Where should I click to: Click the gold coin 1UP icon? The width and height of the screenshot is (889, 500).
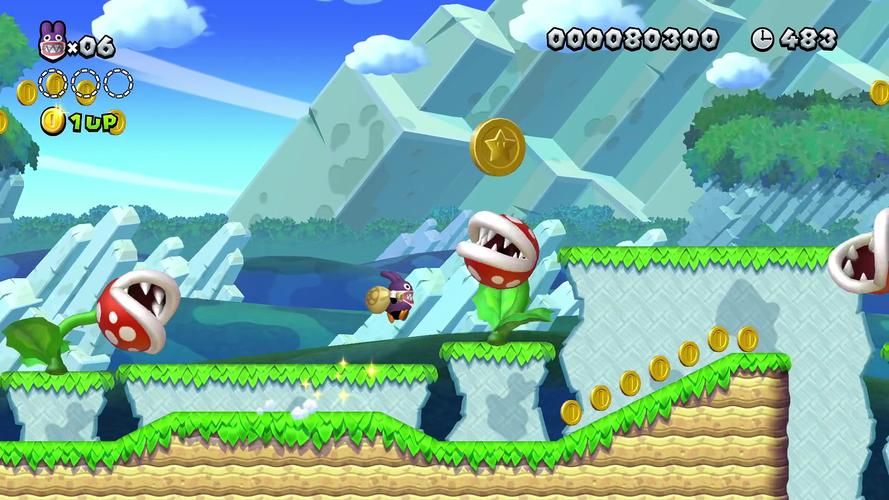[x=52, y=122]
